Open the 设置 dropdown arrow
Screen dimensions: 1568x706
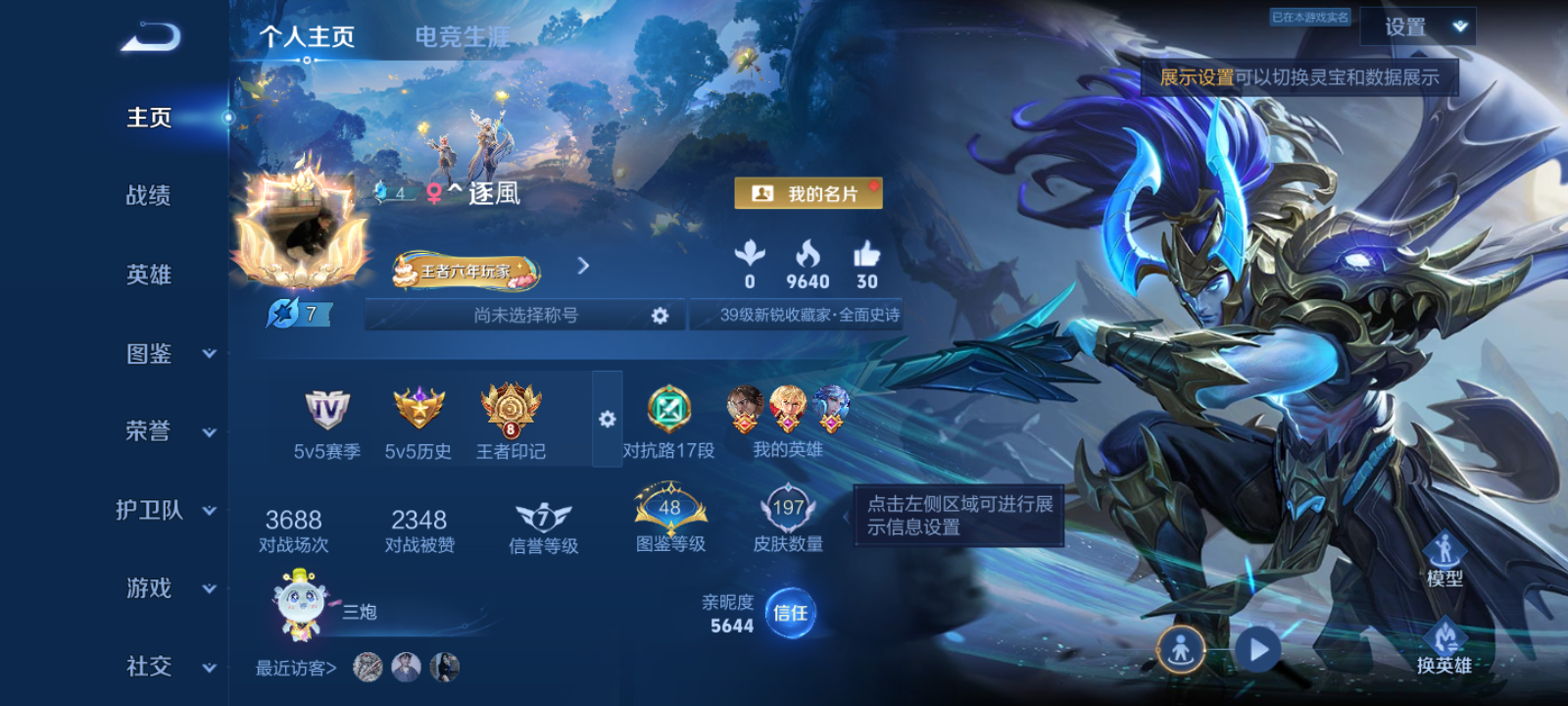point(1459,26)
